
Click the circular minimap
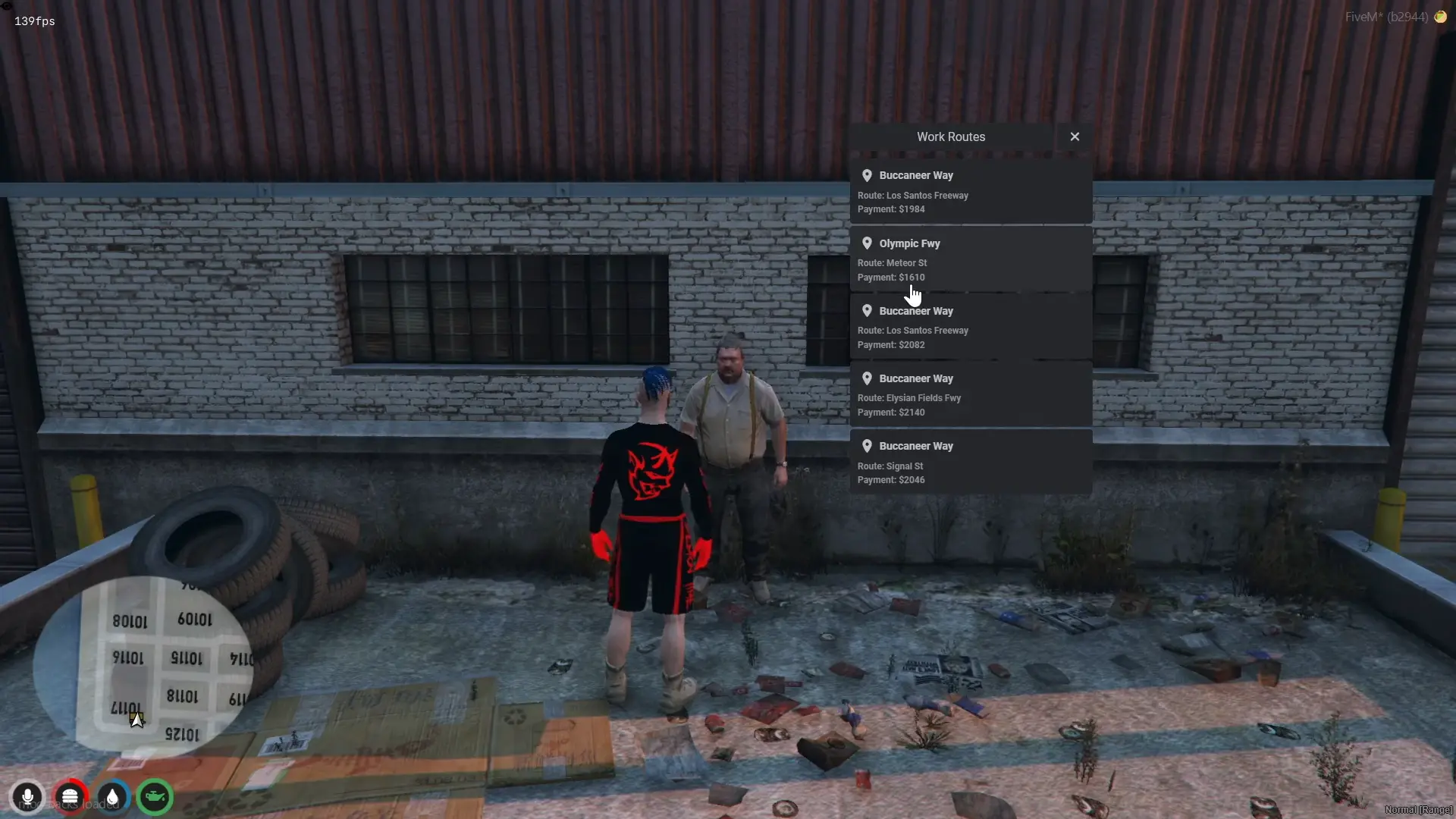(144, 667)
